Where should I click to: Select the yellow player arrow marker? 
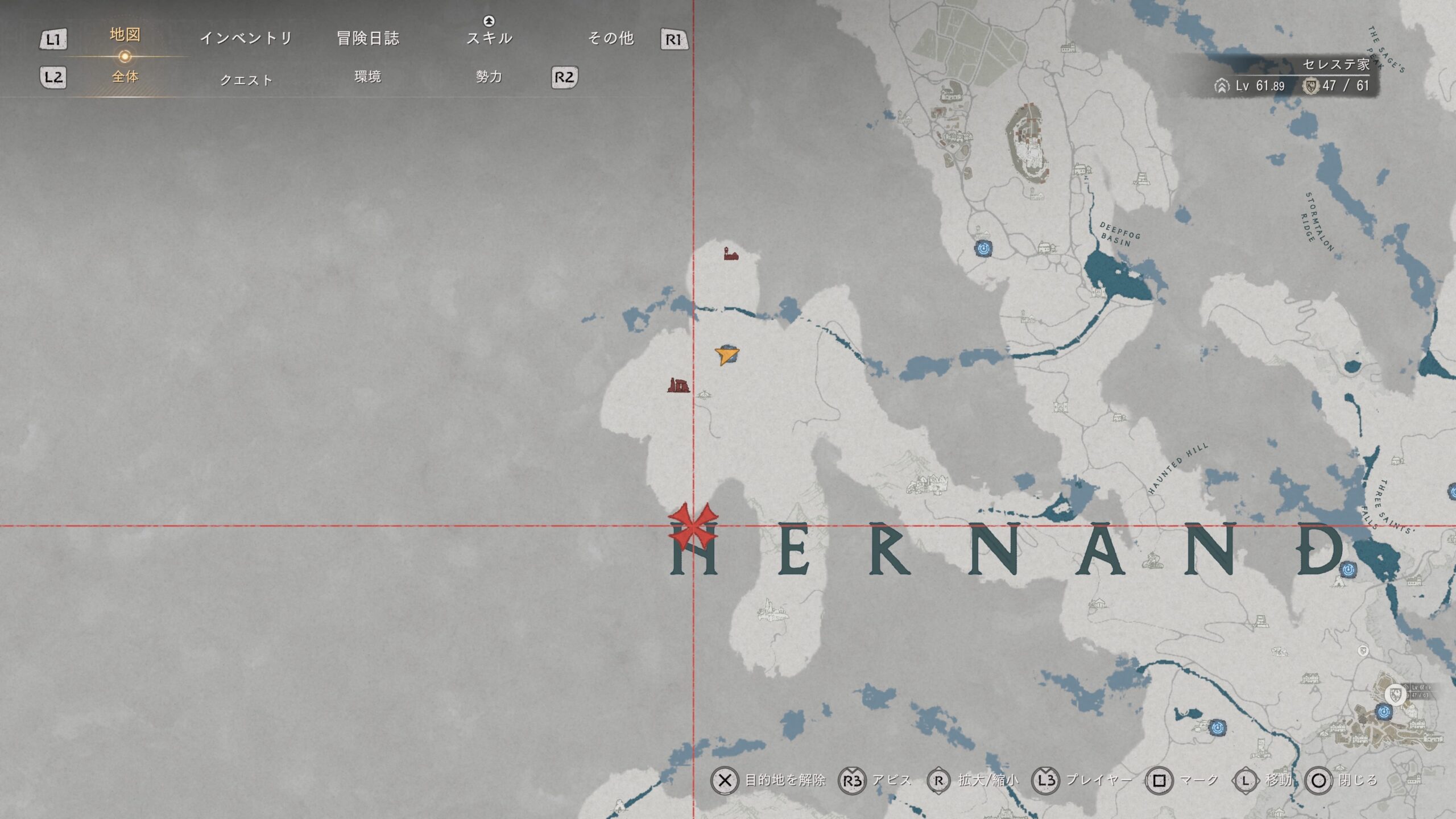pyautogui.click(x=726, y=356)
